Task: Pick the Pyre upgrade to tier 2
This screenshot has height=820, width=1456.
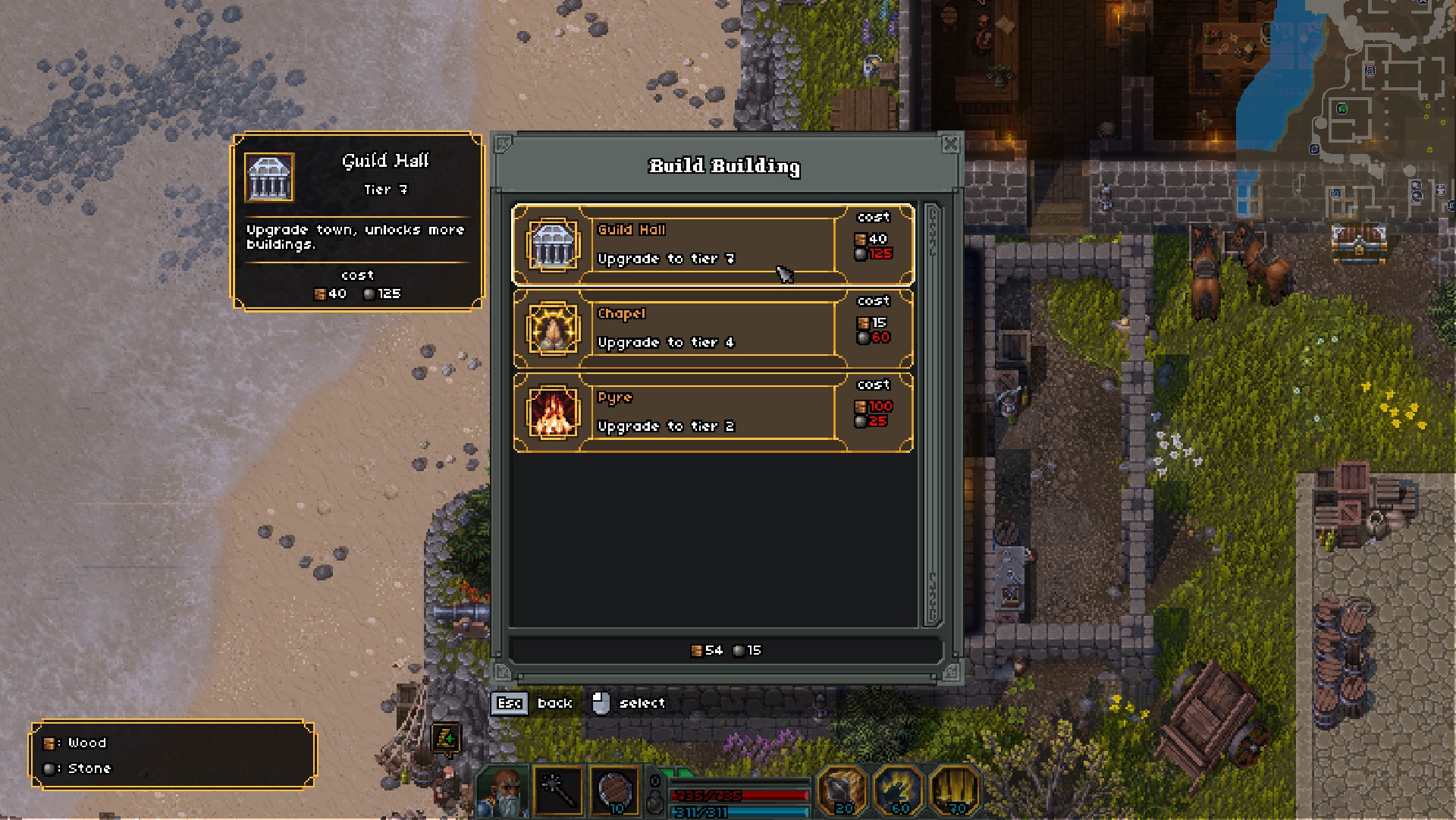Action: (713, 413)
